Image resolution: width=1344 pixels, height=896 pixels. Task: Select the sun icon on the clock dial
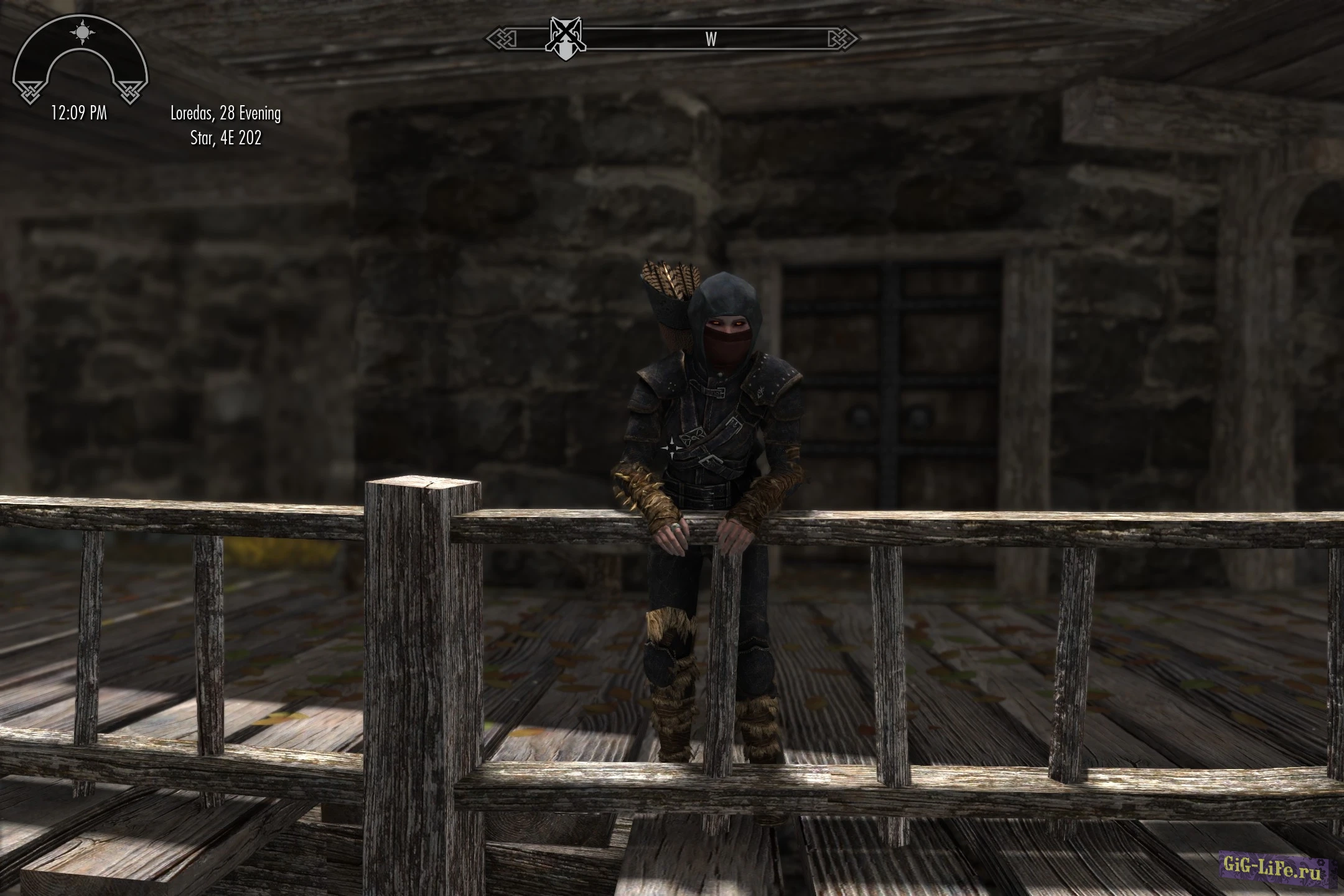pyautogui.click(x=82, y=32)
